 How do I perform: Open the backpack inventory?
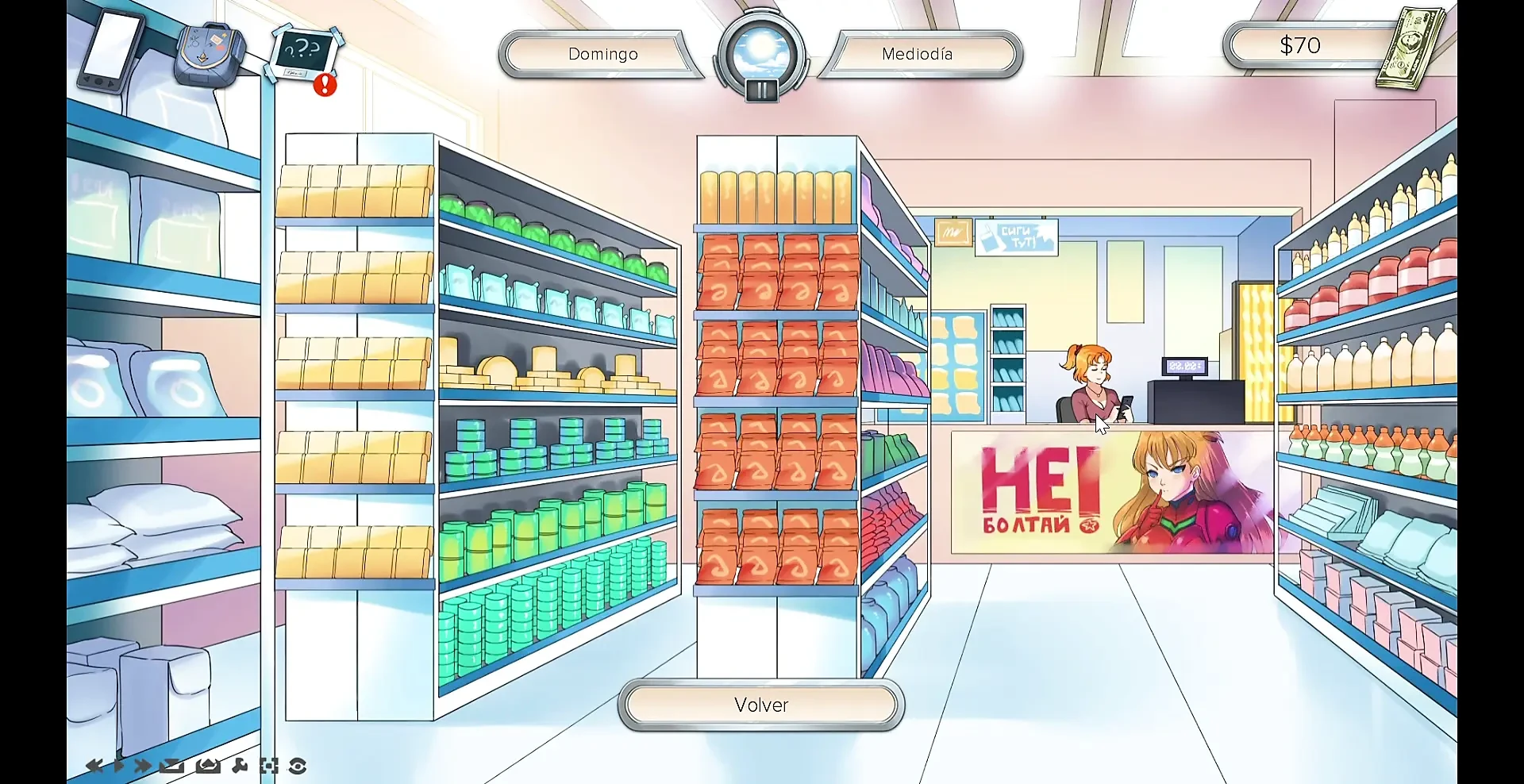pyautogui.click(x=208, y=53)
